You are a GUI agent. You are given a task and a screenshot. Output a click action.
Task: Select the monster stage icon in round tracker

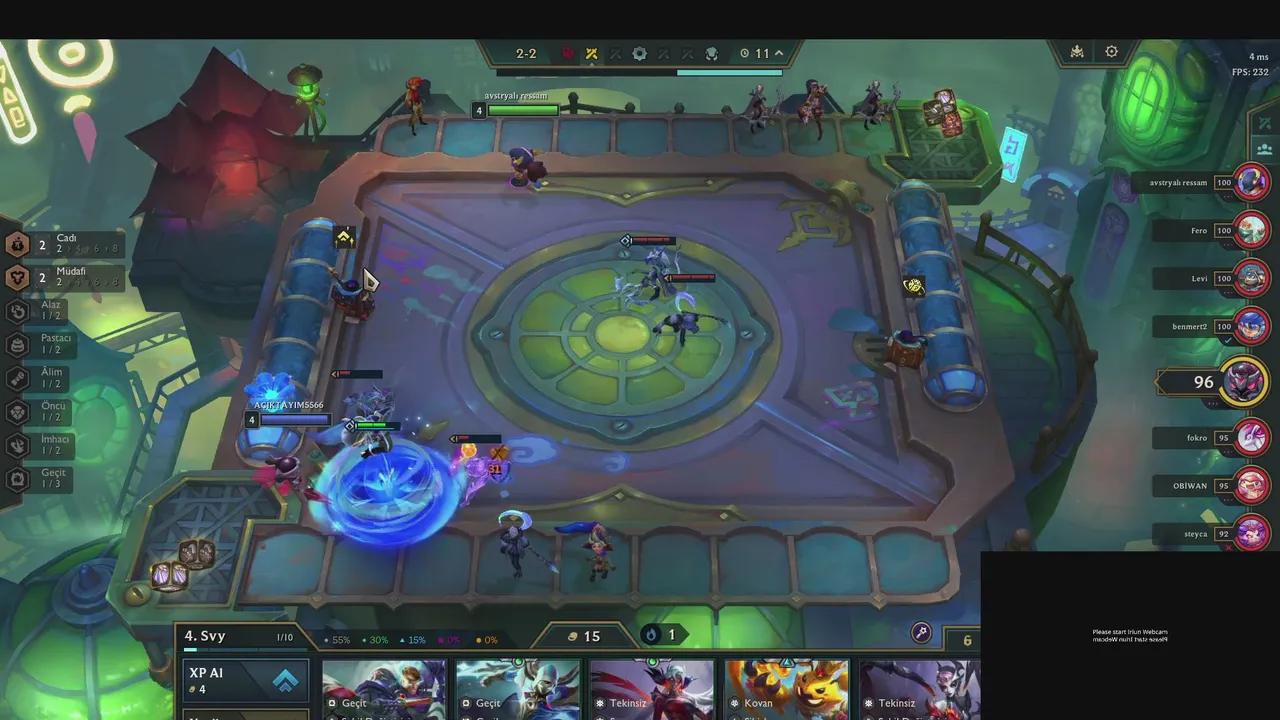click(x=710, y=54)
